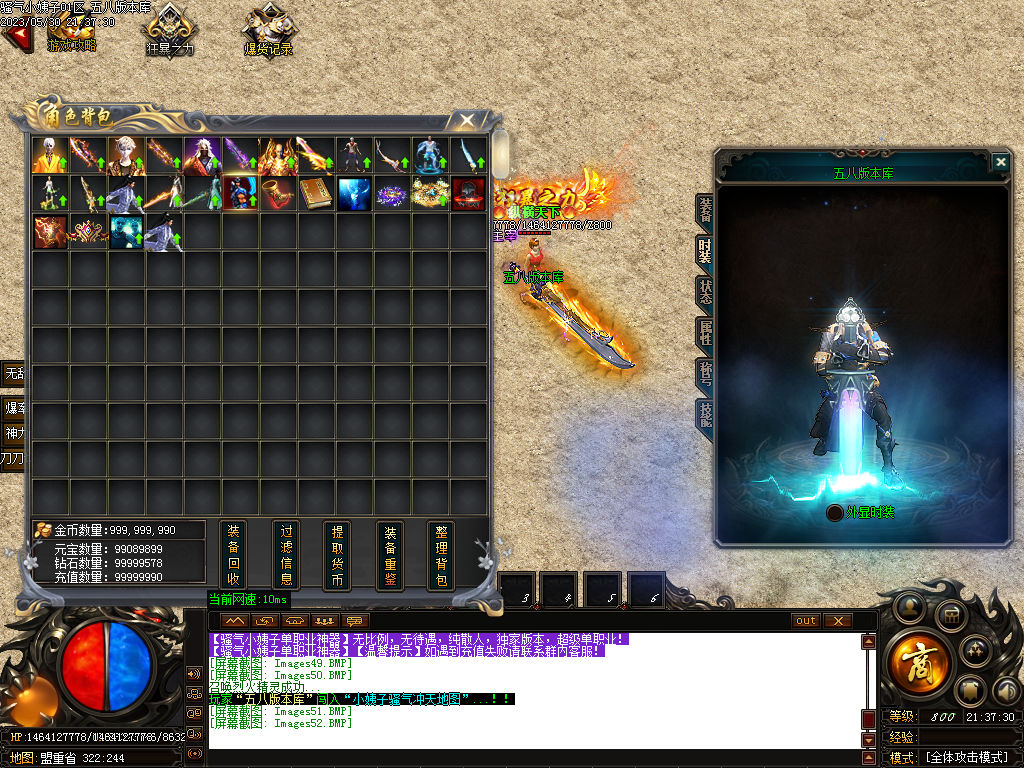Click the 装备回收 equipment recycle button

coord(233,555)
